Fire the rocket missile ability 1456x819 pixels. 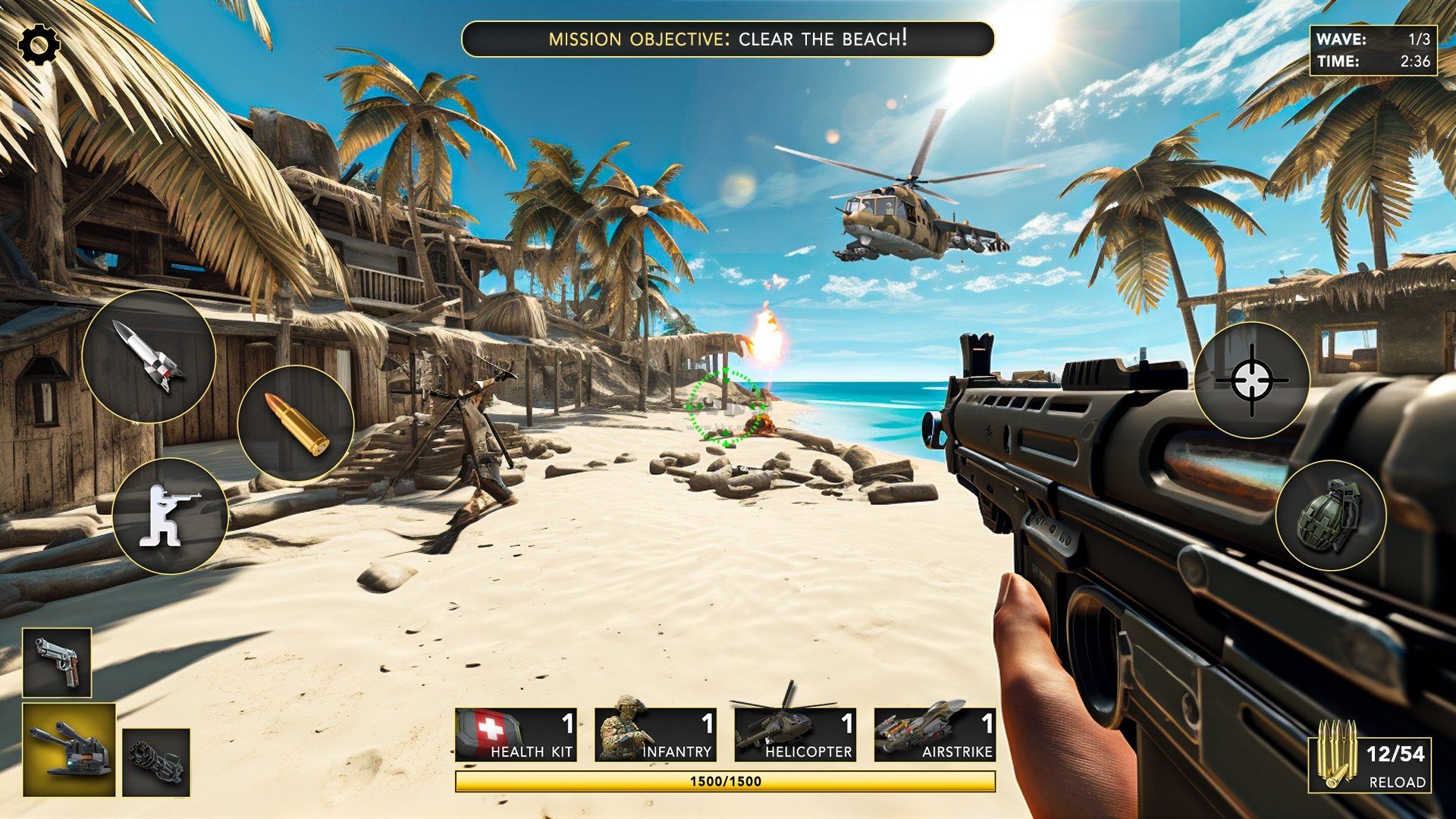(149, 356)
